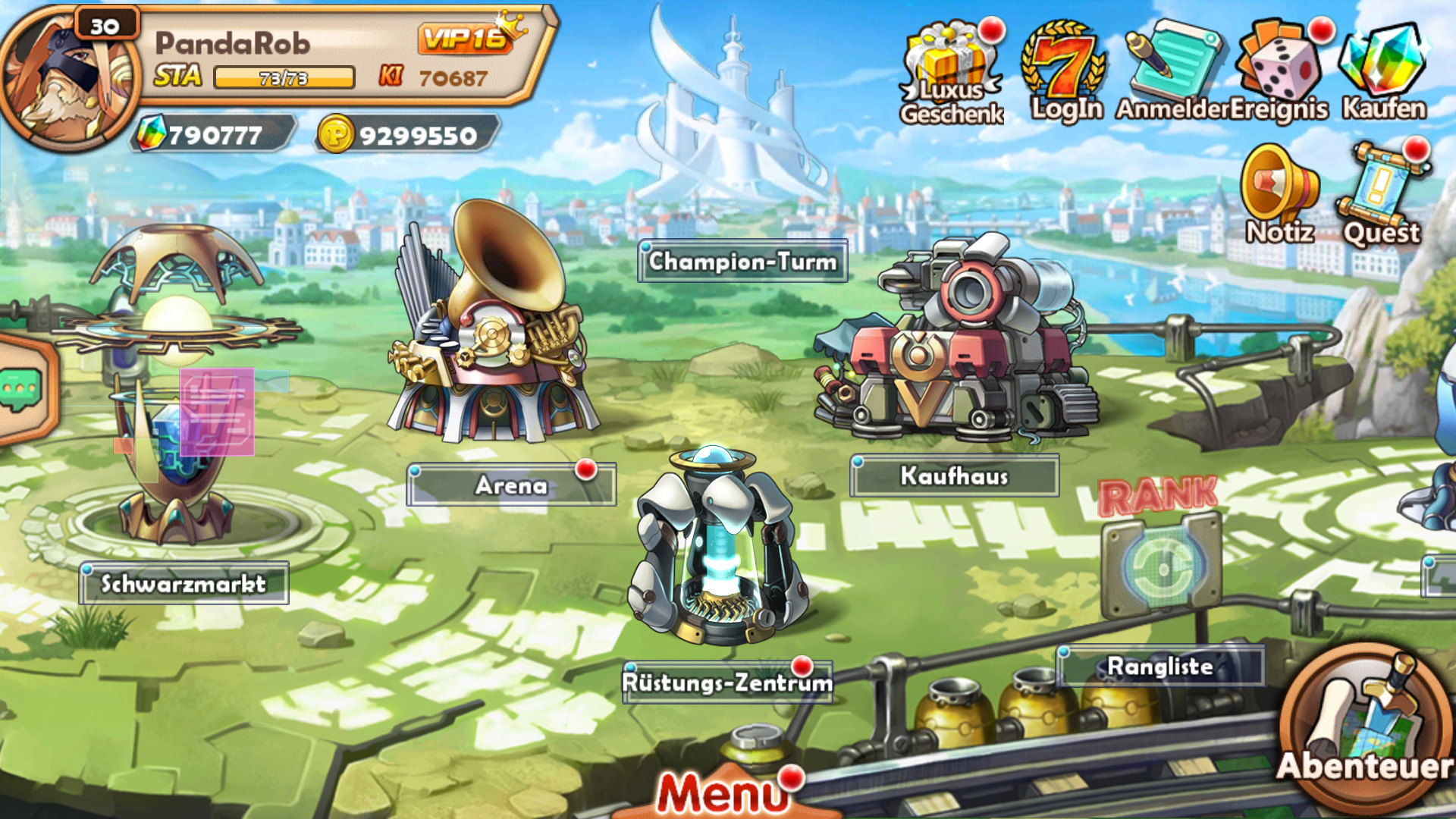The image size is (1456, 819).
Task: Visit the Kaufhaus store
Action: click(954, 475)
